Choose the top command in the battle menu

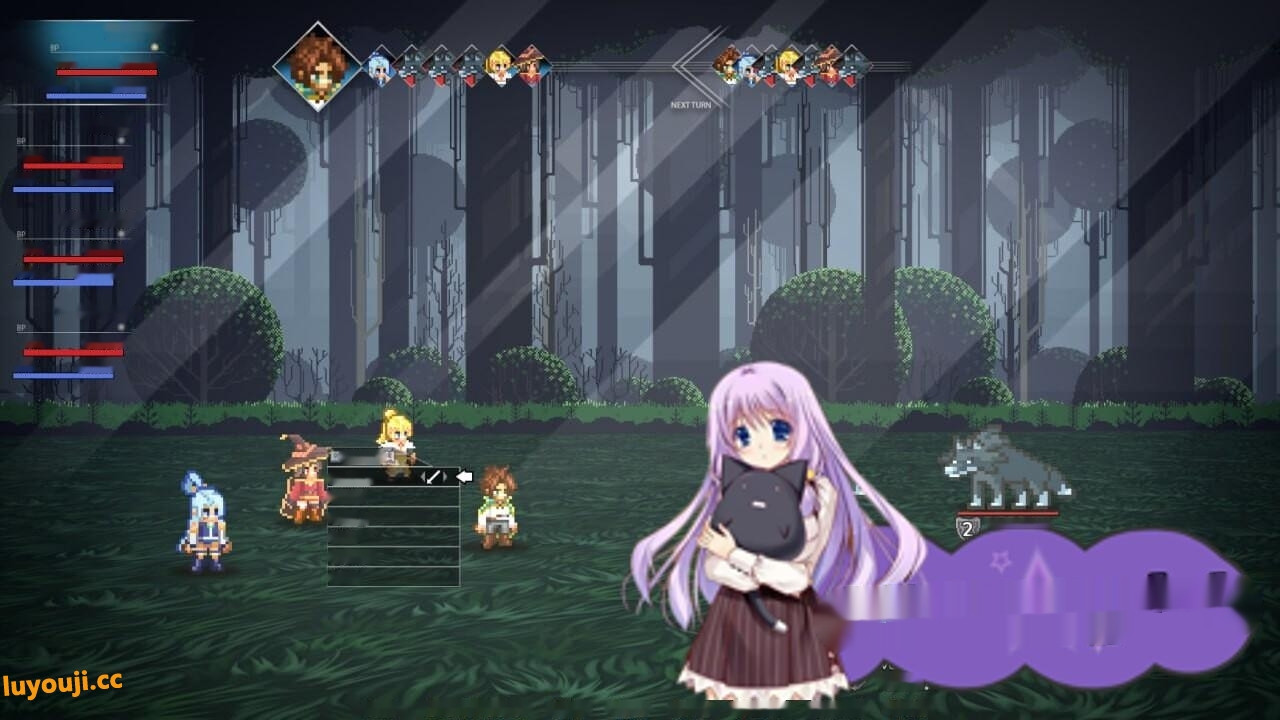[x=380, y=476]
